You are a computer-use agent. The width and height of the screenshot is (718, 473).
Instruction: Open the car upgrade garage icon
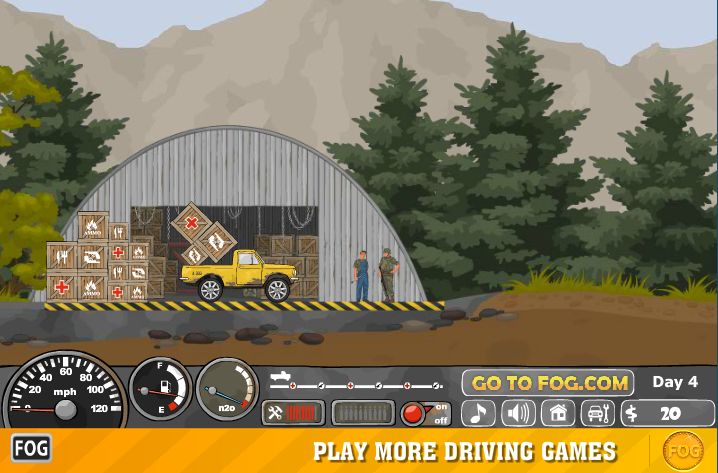597,413
